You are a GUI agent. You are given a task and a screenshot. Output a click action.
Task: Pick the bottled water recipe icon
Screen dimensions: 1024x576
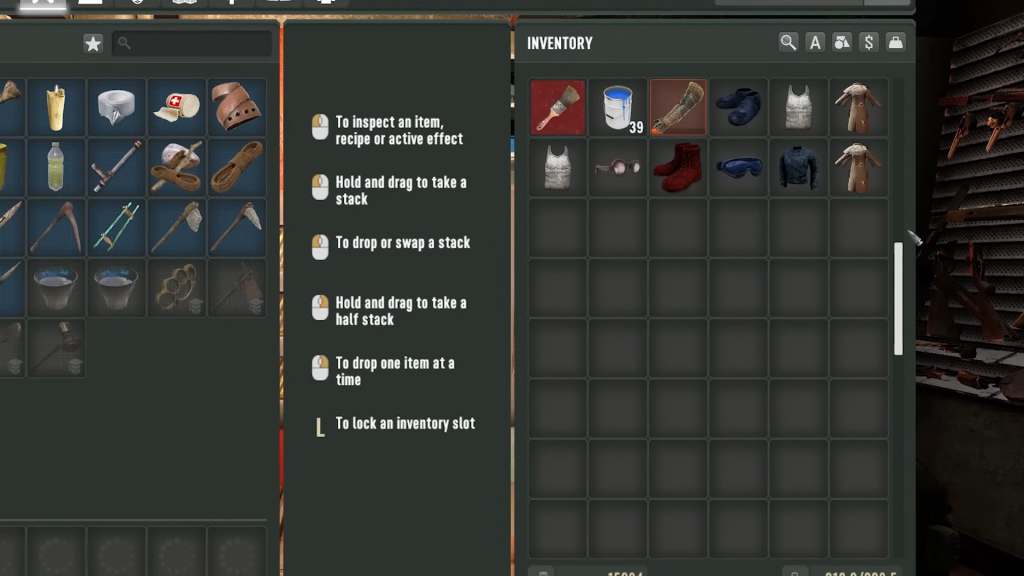tap(56, 167)
